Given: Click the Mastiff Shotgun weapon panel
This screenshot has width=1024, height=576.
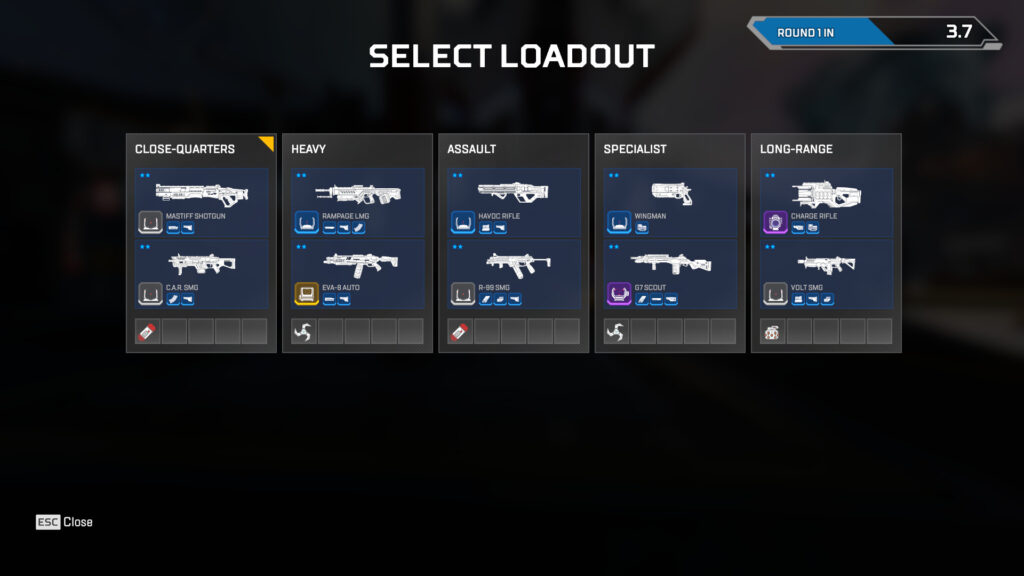Looking at the screenshot, I should coord(201,203).
